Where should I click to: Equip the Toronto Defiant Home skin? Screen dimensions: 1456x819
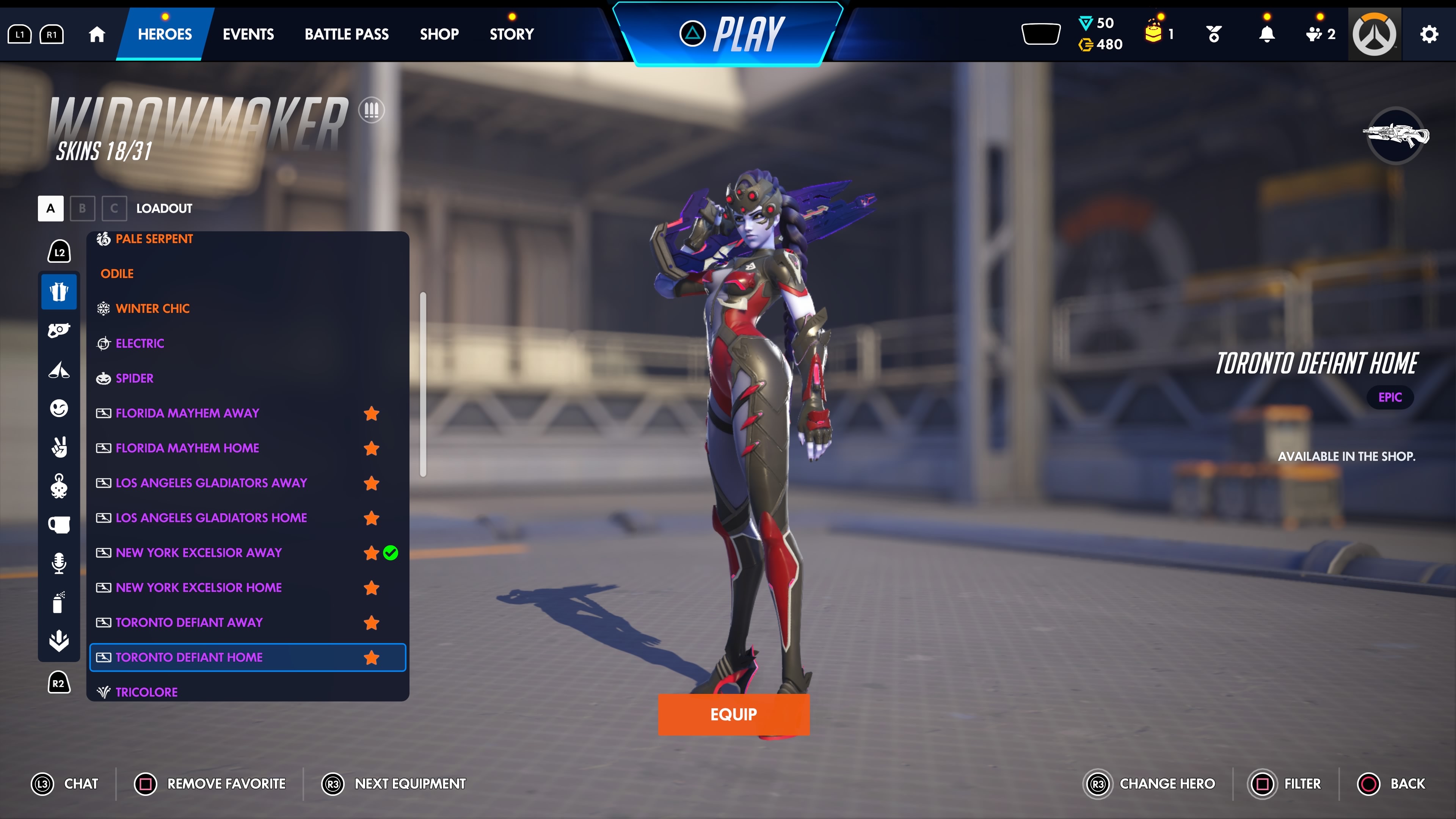pos(733,714)
